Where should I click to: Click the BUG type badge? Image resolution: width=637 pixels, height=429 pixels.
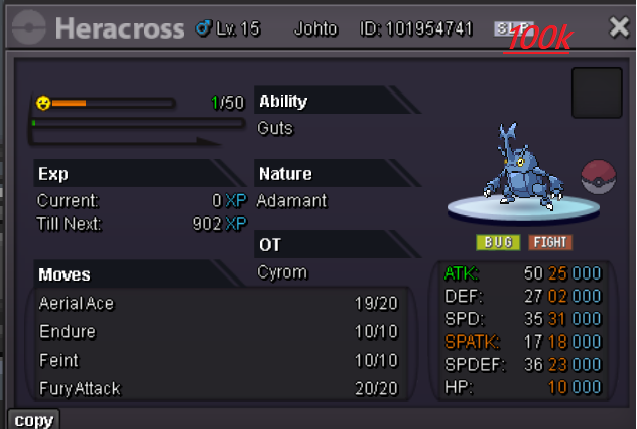tap(498, 242)
